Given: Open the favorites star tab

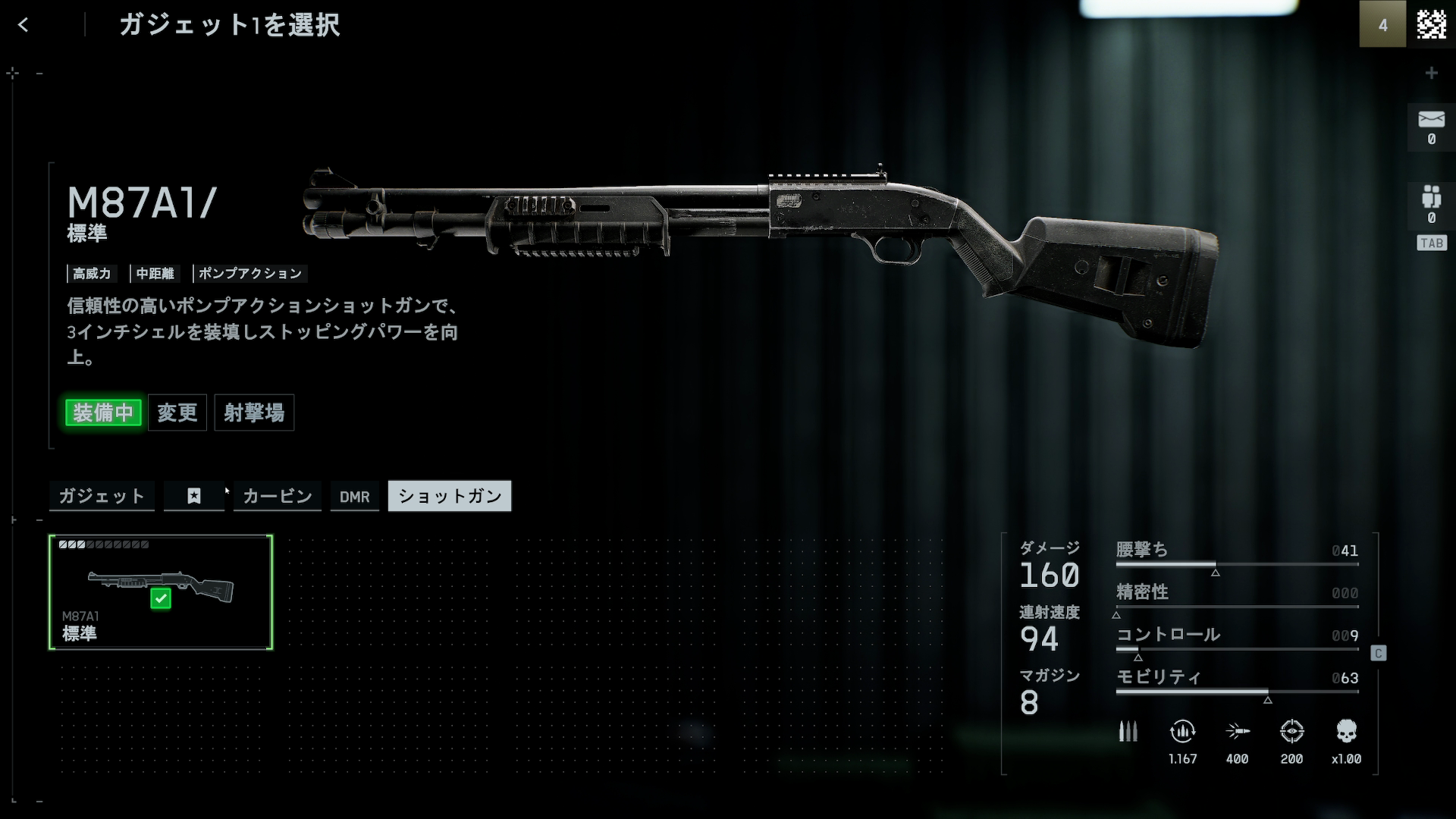Looking at the screenshot, I should [x=194, y=496].
